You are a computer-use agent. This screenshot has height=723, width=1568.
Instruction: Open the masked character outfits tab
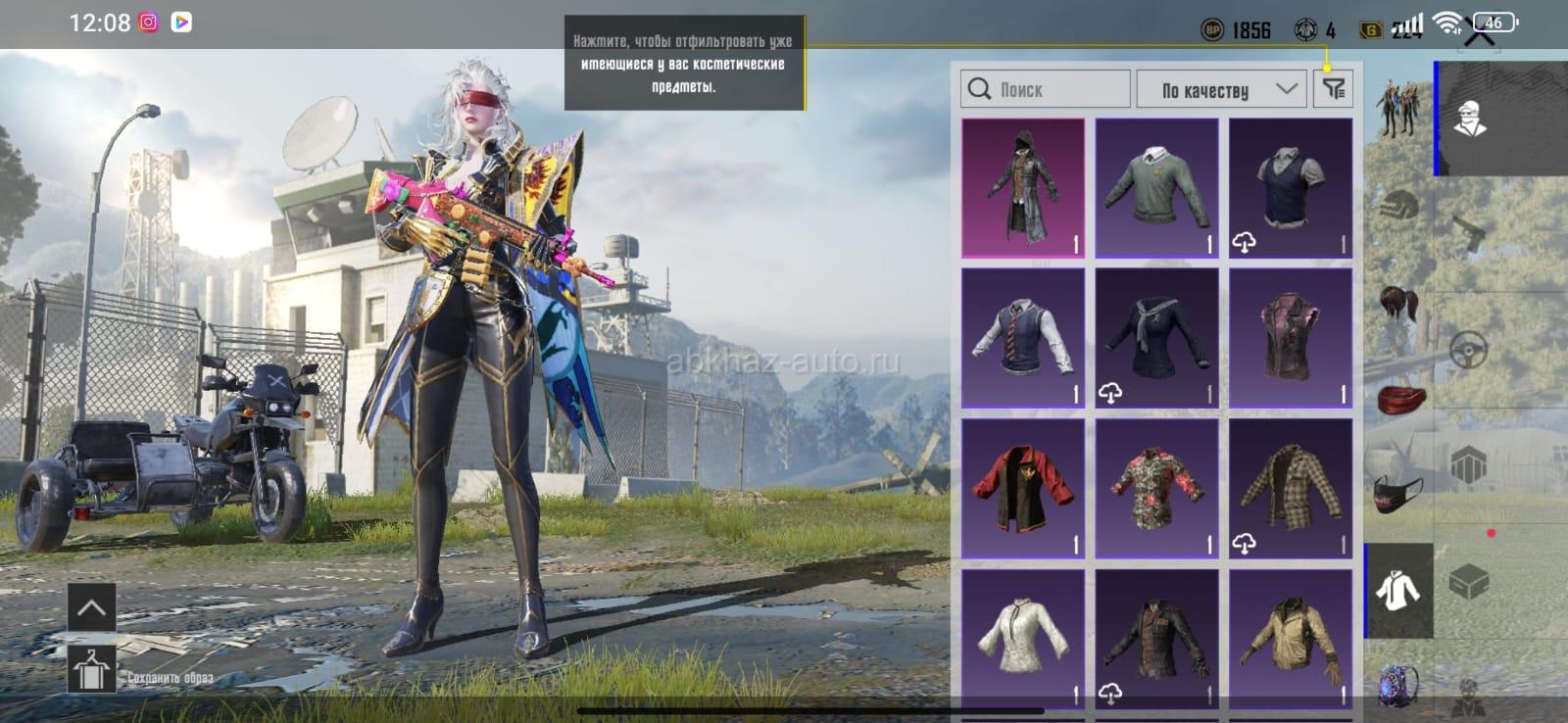(x=1469, y=119)
